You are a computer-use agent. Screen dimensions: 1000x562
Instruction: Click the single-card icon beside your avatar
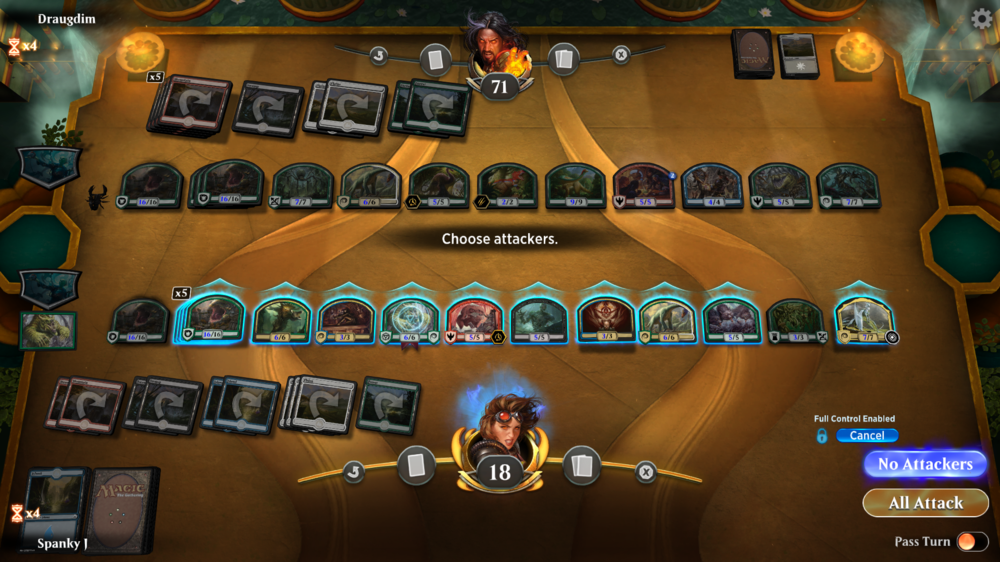417,465
